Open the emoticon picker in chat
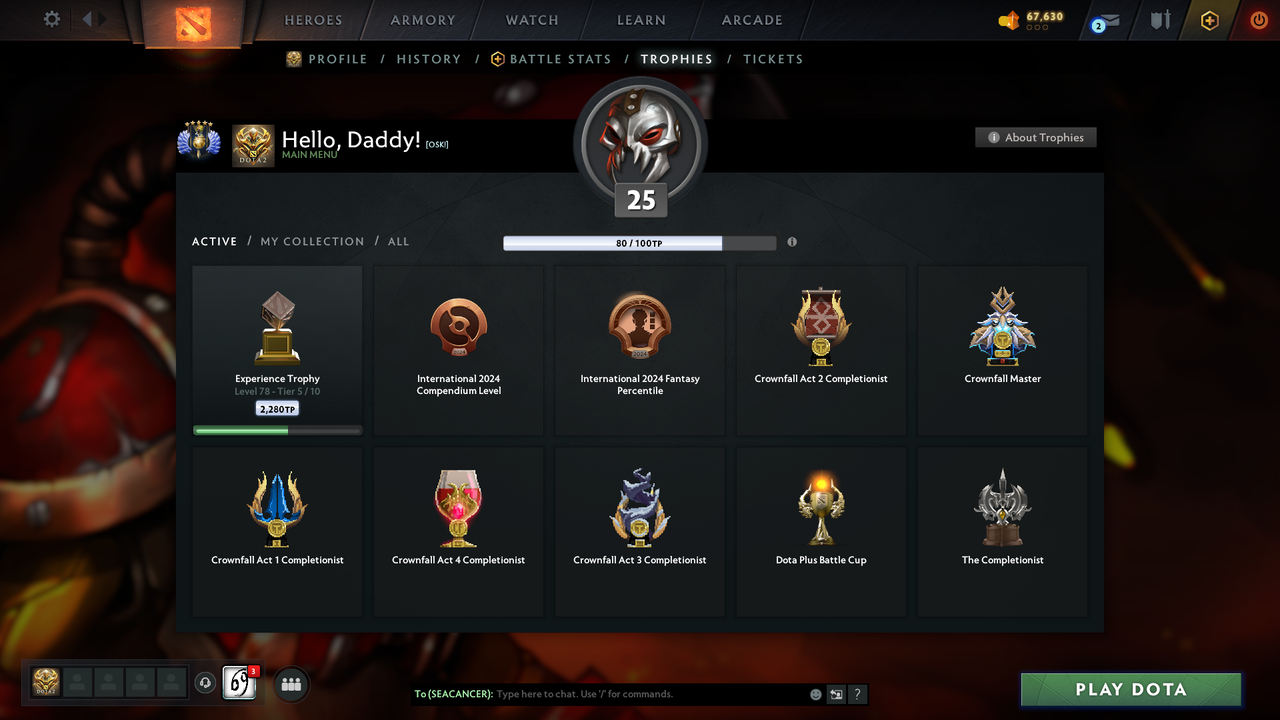This screenshot has height=720, width=1280. pos(815,694)
